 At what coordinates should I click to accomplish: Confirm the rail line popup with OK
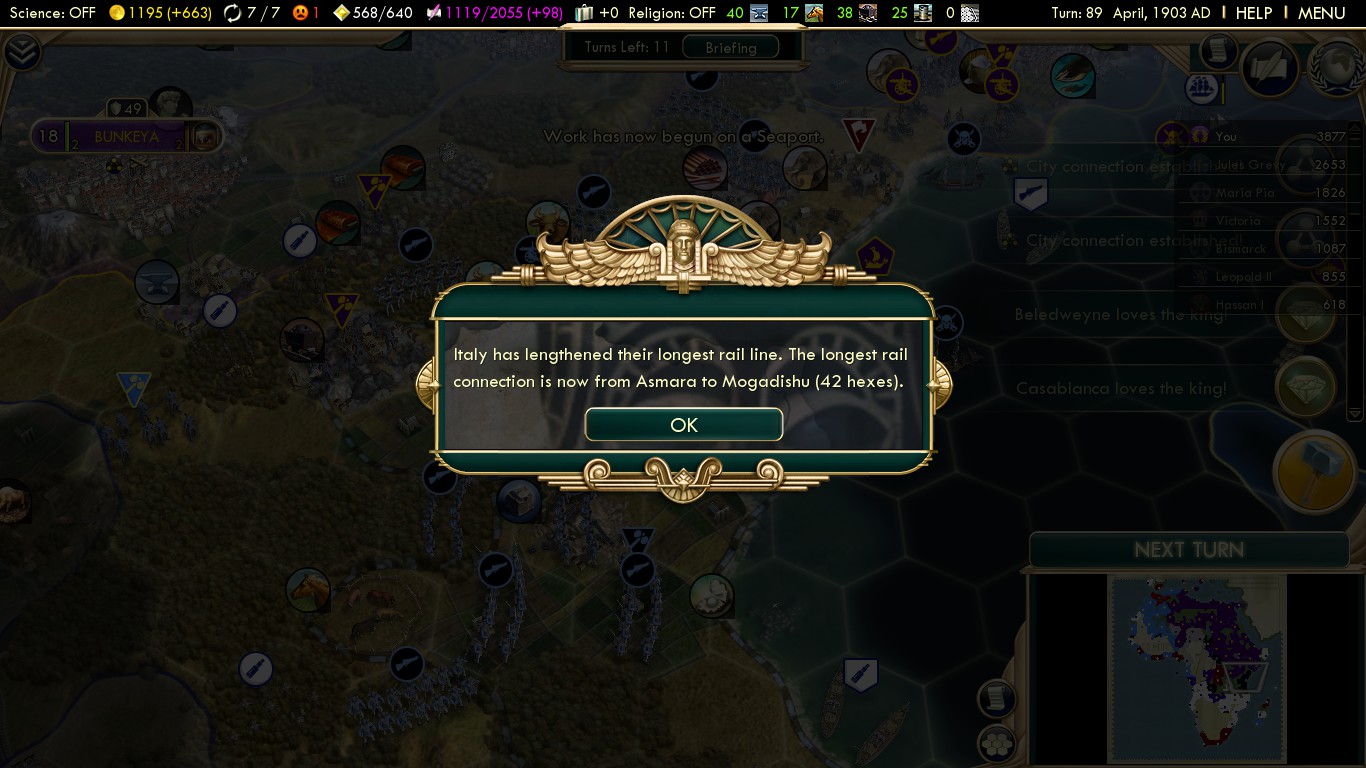pos(683,425)
